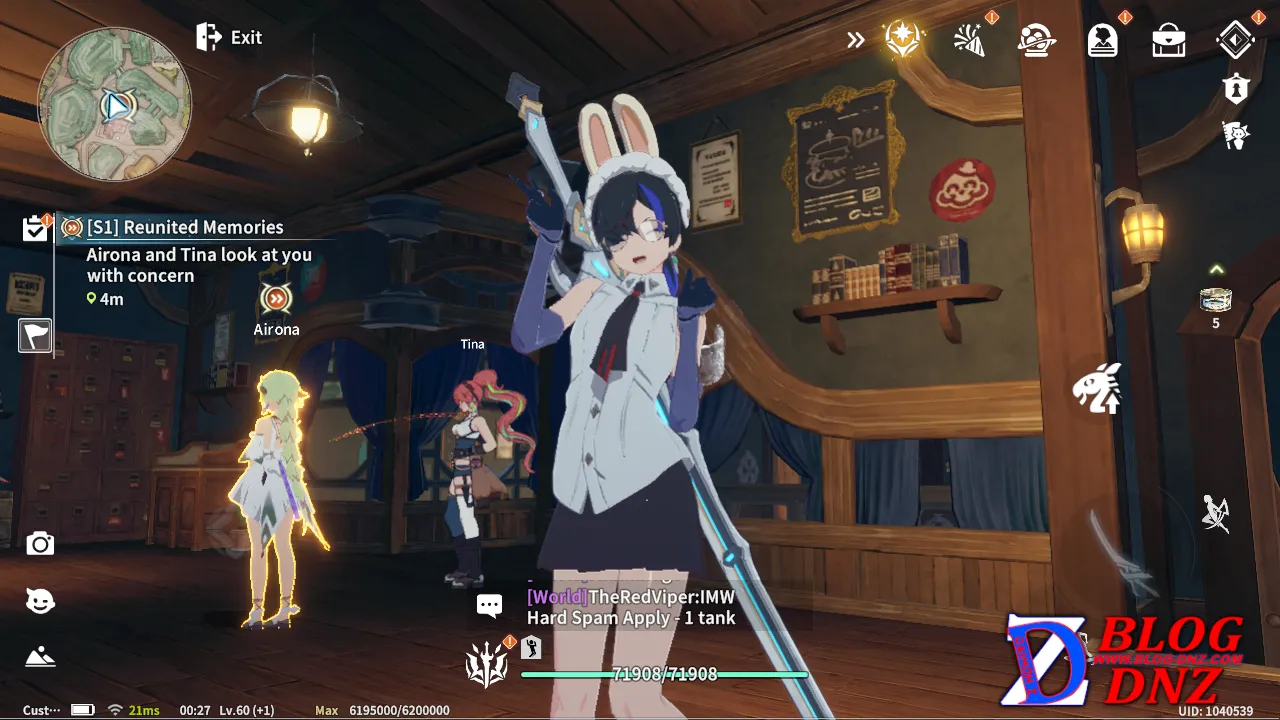The width and height of the screenshot is (1280, 720).
Task: Open the camera photo mode
Action: pyautogui.click(x=40, y=544)
